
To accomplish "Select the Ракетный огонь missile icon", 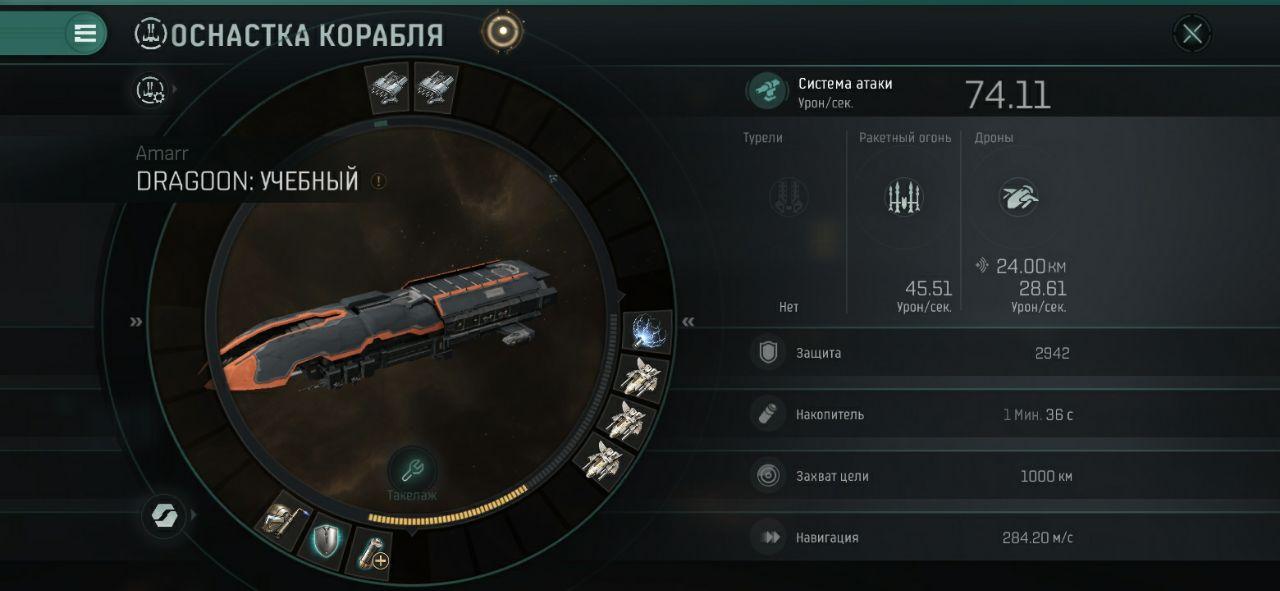I will pyautogui.click(x=903, y=197).
